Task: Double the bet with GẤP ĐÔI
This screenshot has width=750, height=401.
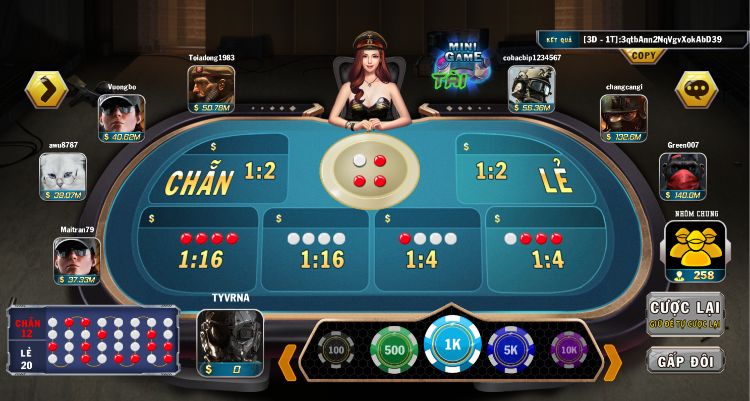Action: click(685, 361)
